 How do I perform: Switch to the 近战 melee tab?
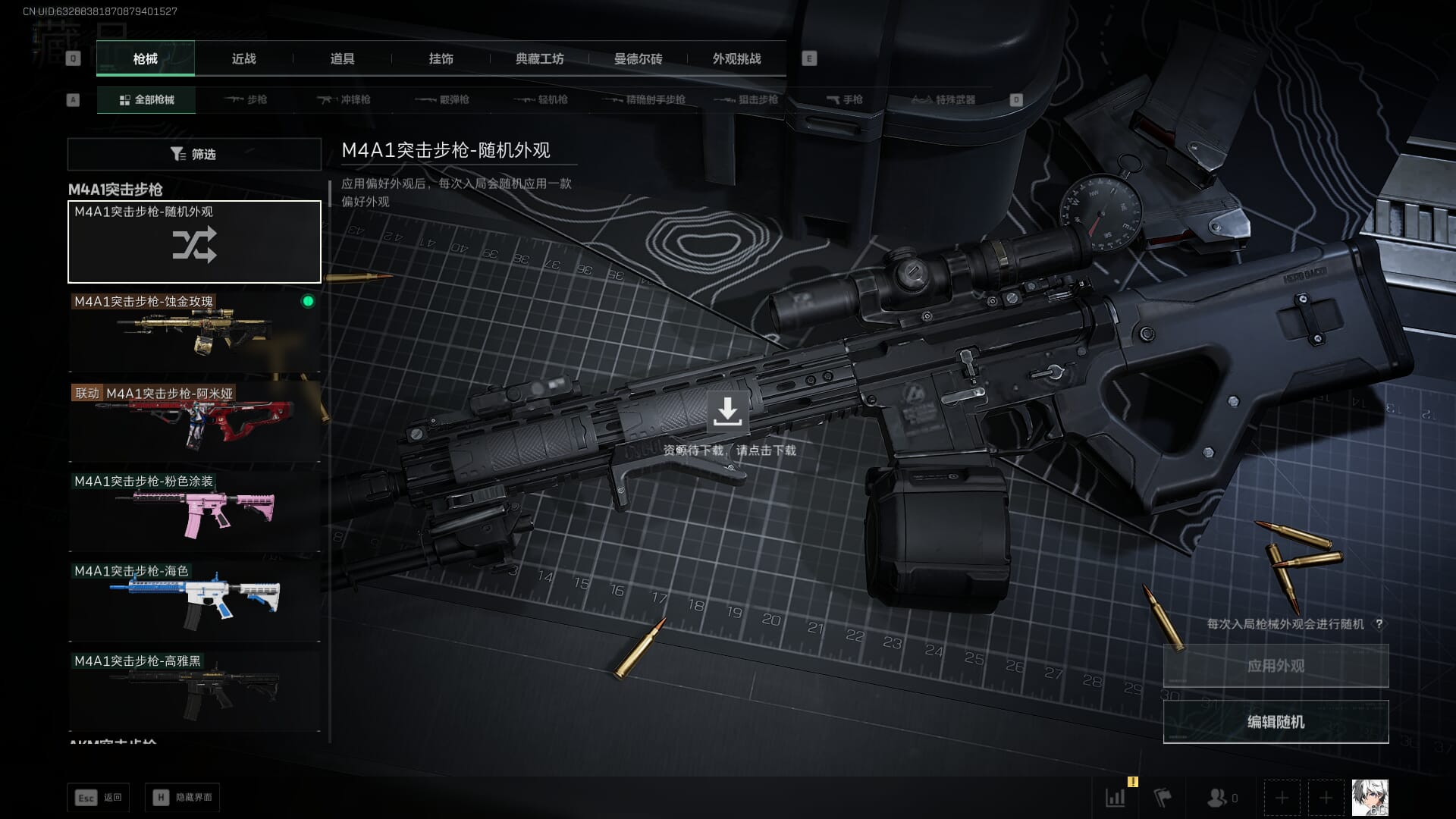243,59
